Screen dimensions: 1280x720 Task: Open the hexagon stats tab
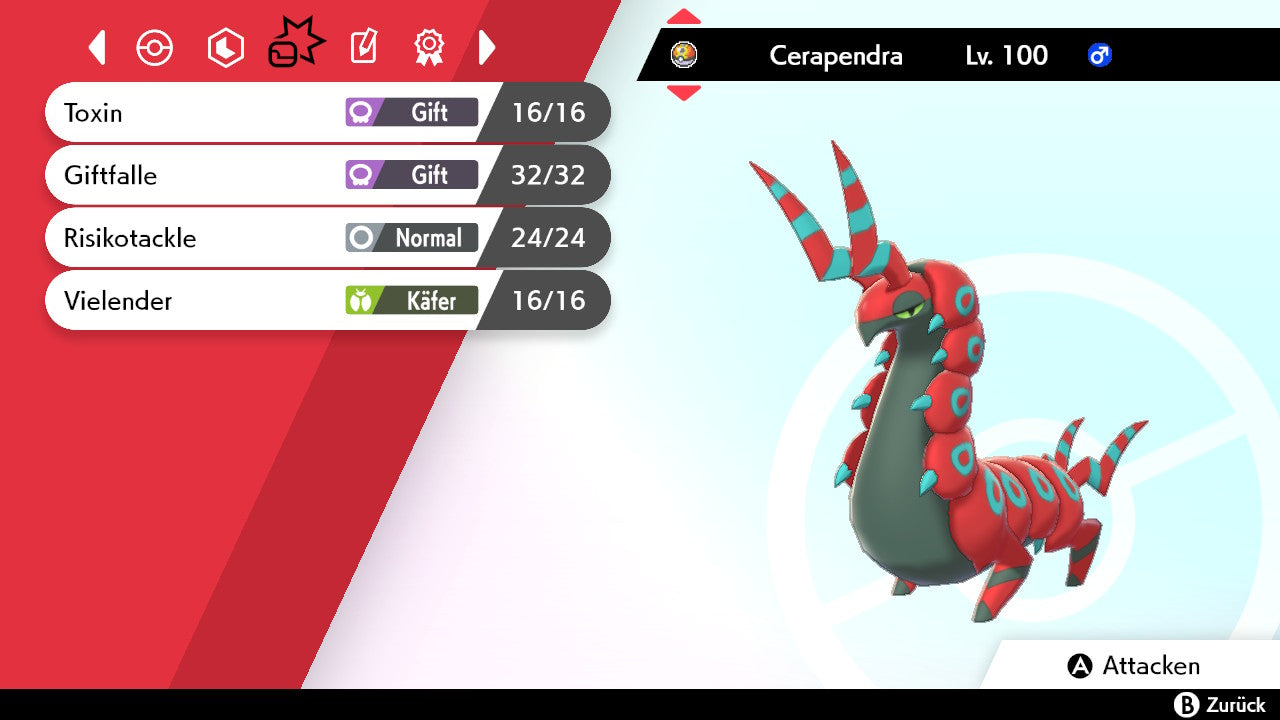(x=225, y=48)
